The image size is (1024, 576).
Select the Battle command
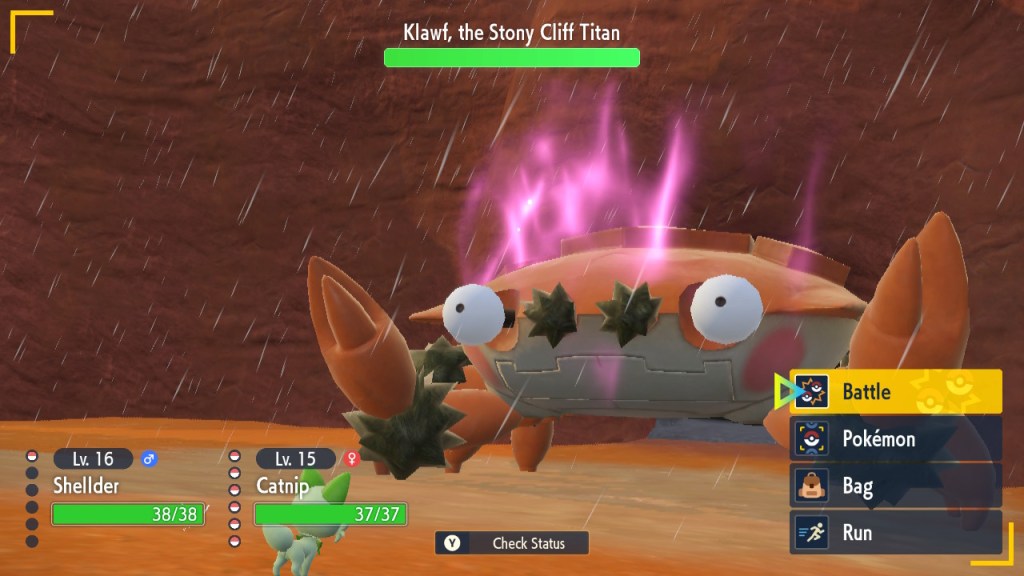coord(896,391)
